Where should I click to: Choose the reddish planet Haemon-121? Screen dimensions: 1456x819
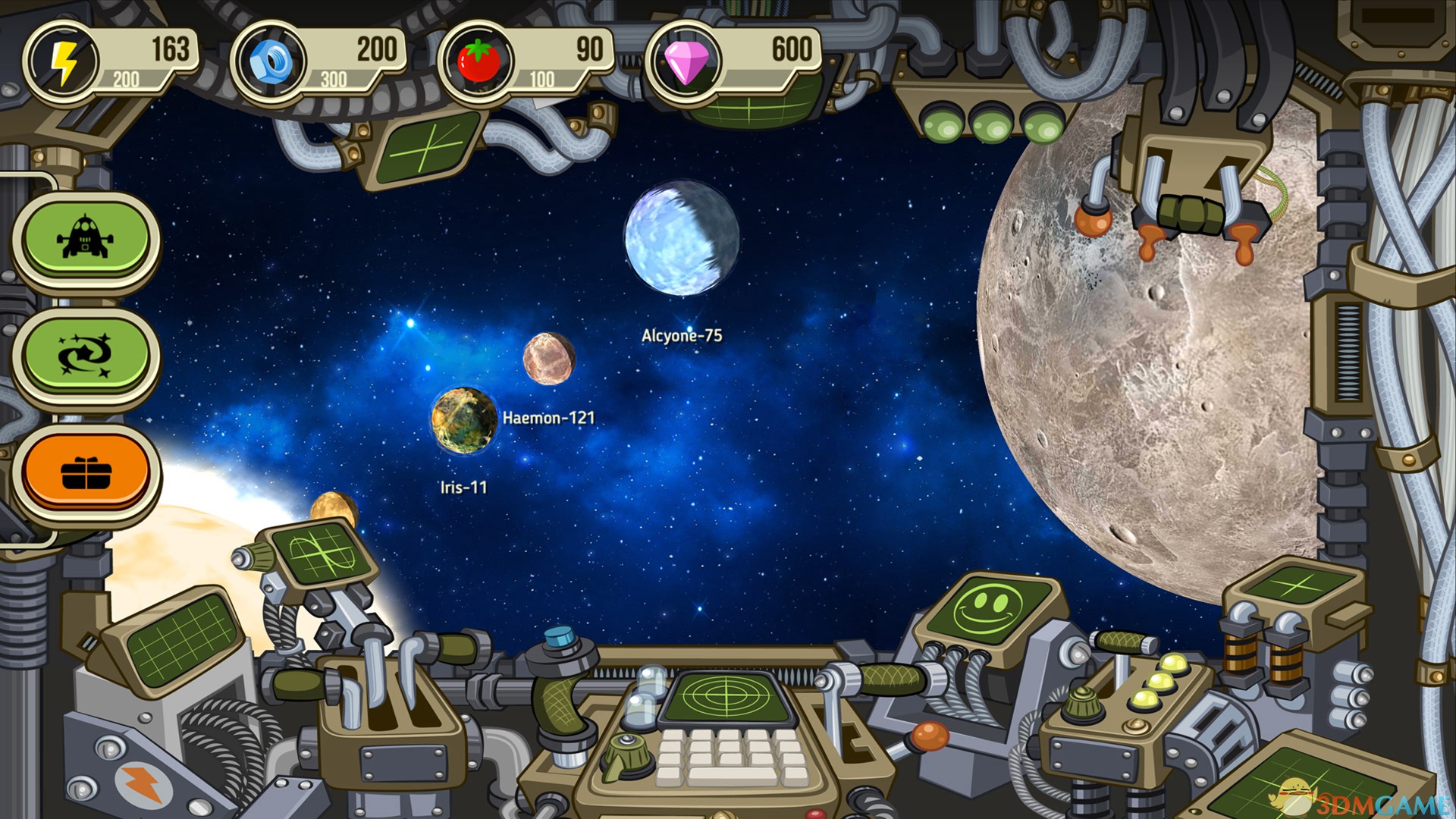tap(548, 358)
